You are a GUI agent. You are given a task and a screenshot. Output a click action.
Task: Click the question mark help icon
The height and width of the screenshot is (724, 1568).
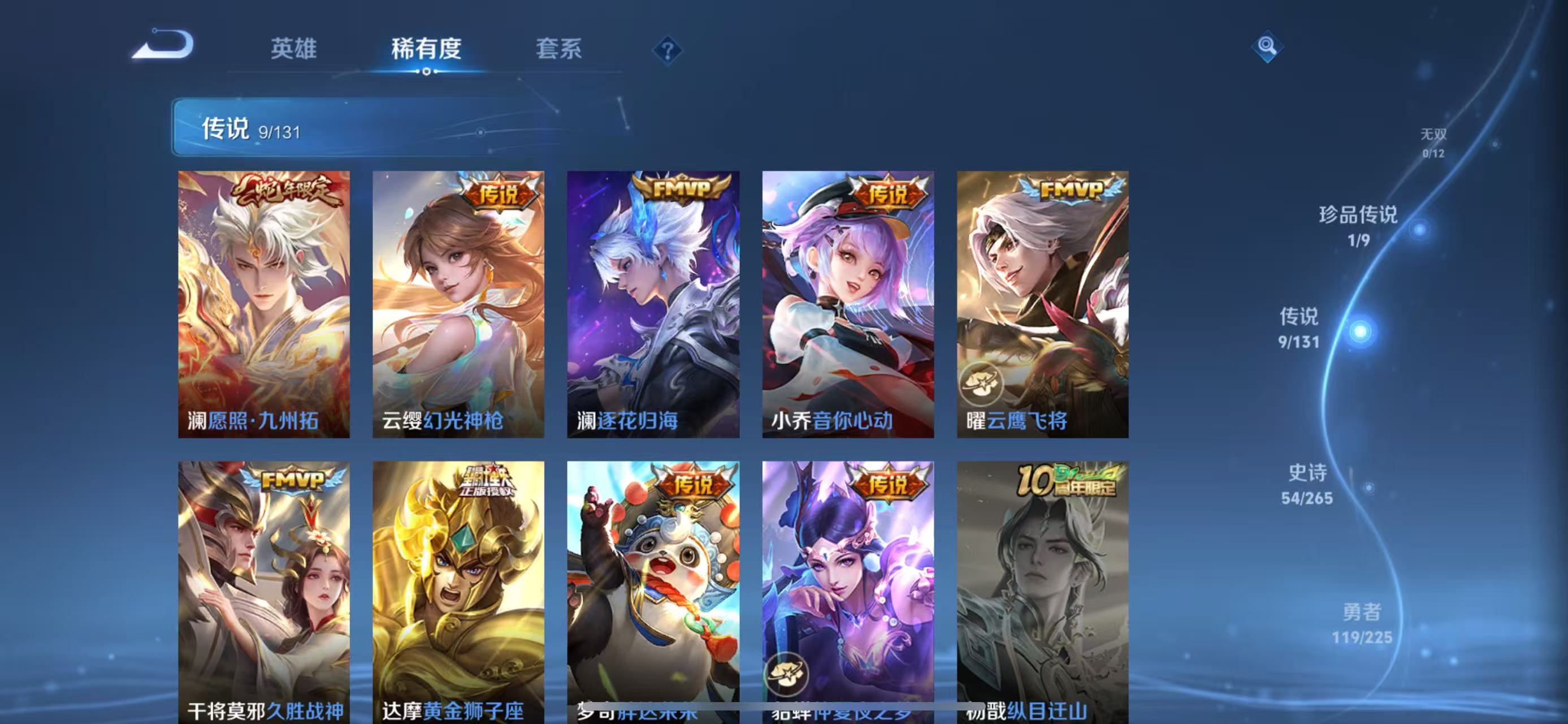[x=667, y=50]
